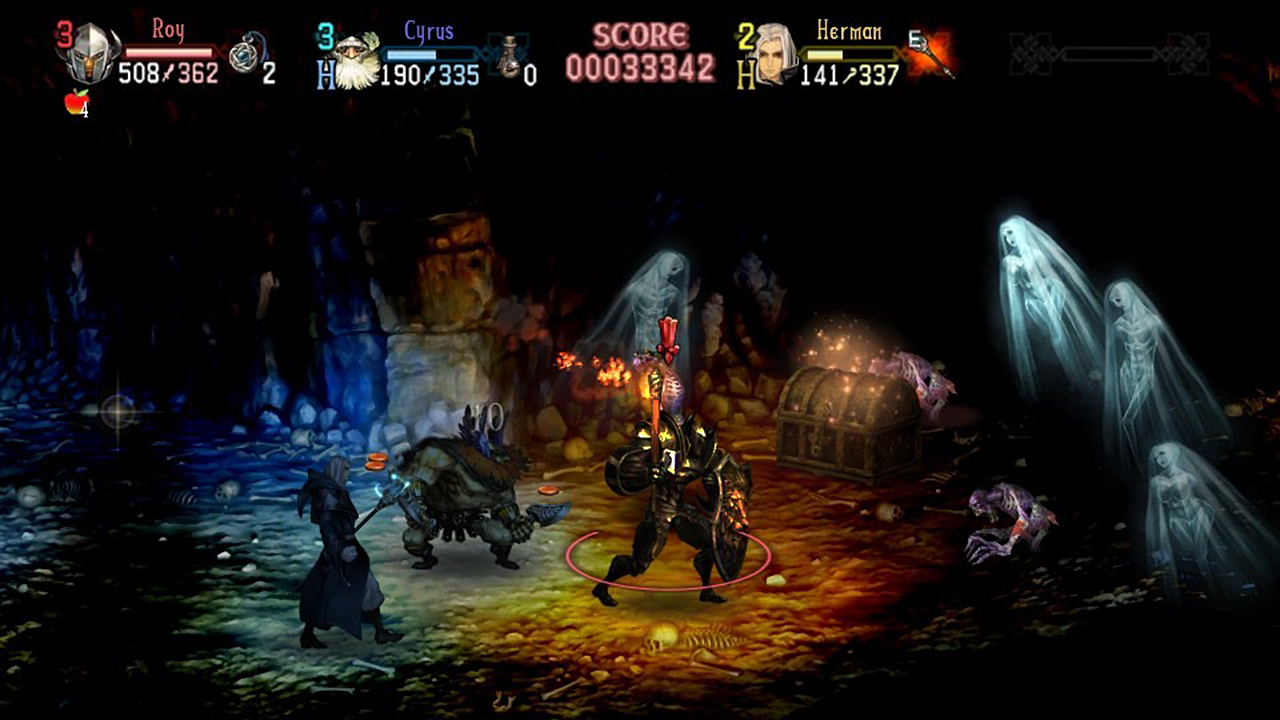Choose Herman's white-haired portrait
The image size is (1280, 720).
[x=775, y=55]
